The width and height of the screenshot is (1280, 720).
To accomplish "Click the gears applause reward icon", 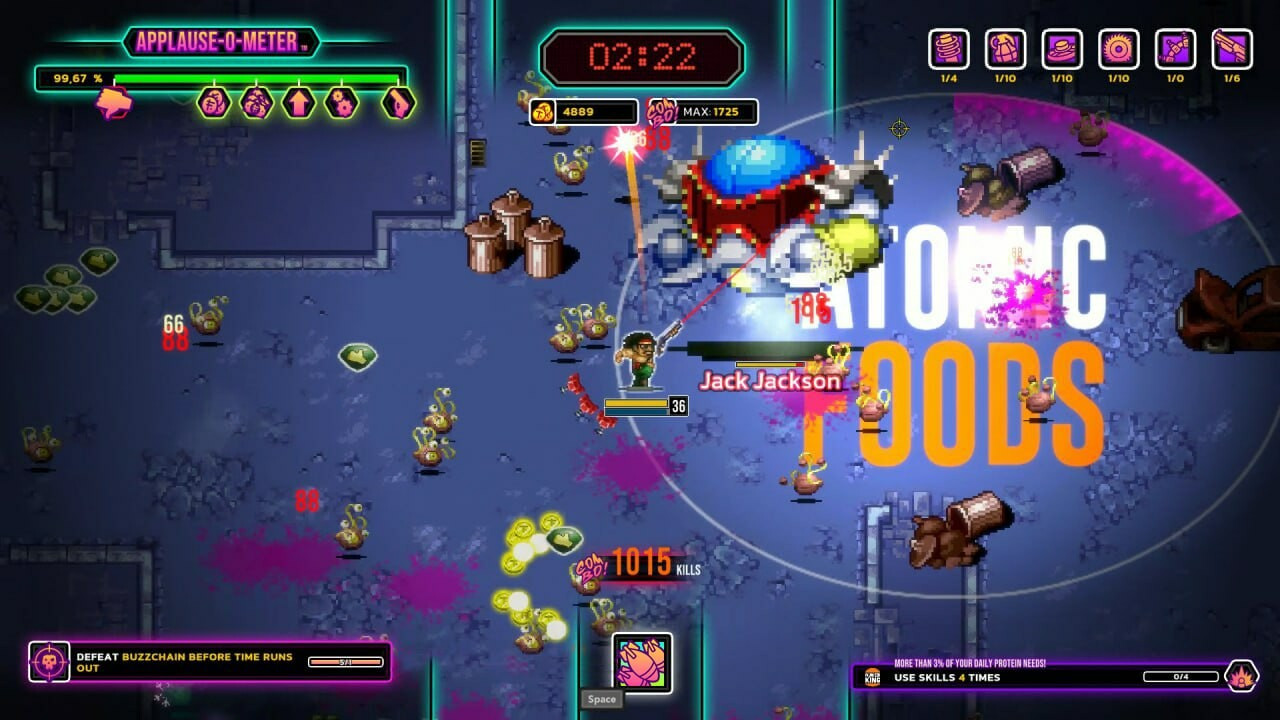I will tap(341, 102).
